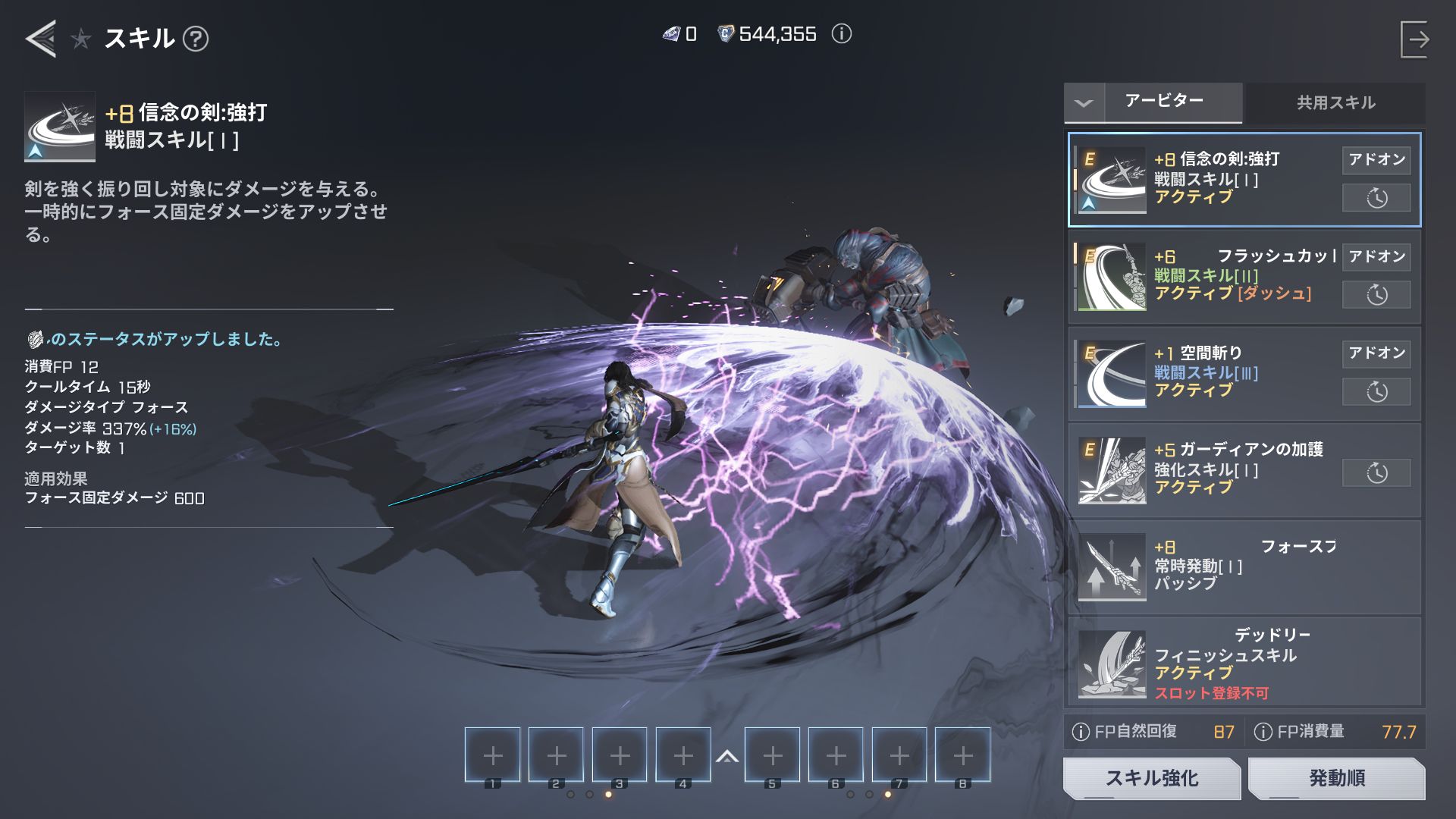The height and width of the screenshot is (819, 1456).
Task: Click the timer button for ガーディアンの加護
Action: (x=1376, y=473)
